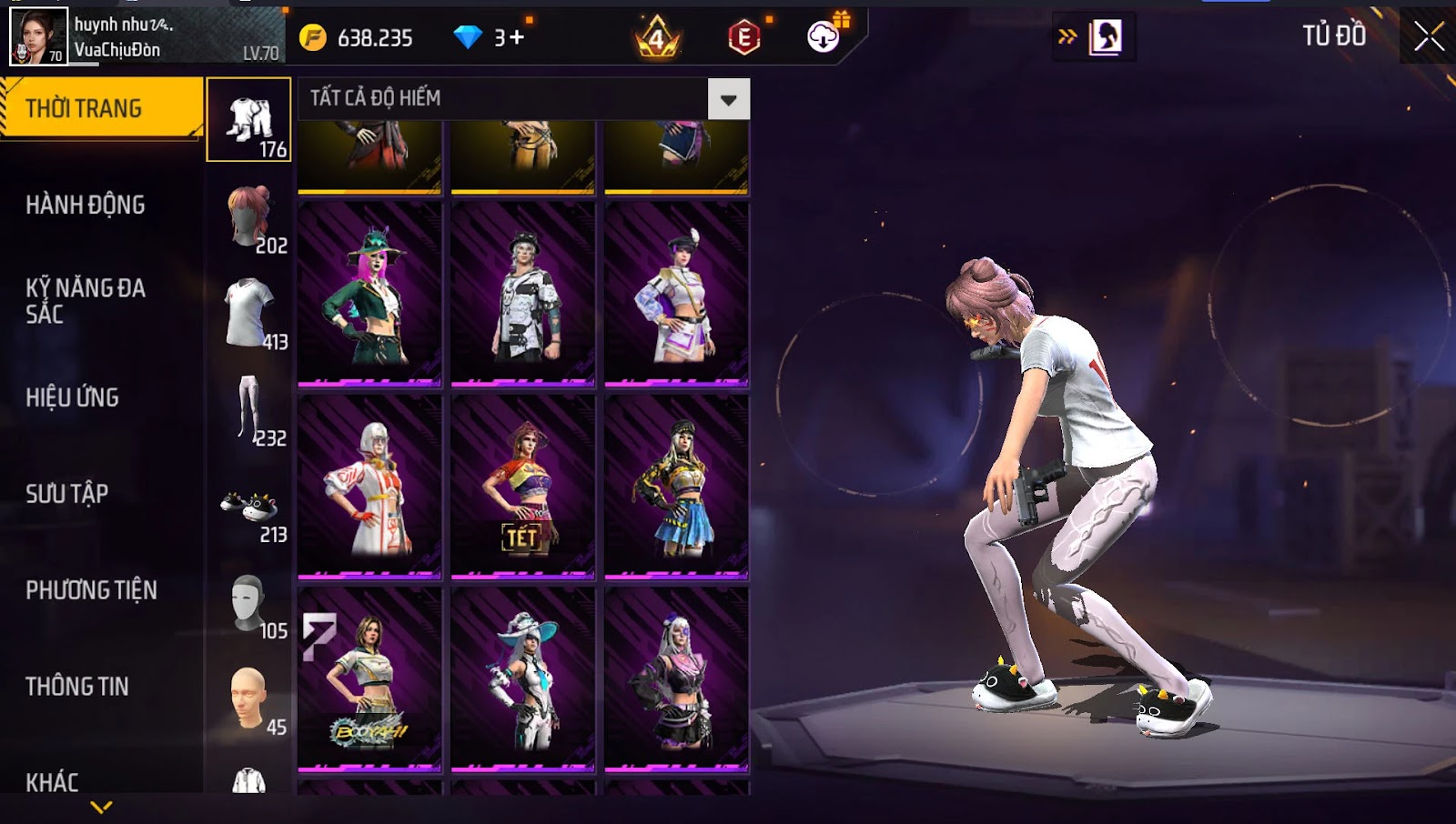Open the HÀNH ĐỘNG category
Image resolution: width=1456 pixels, height=824 pixels.
pyautogui.click(x=86, y=205)
